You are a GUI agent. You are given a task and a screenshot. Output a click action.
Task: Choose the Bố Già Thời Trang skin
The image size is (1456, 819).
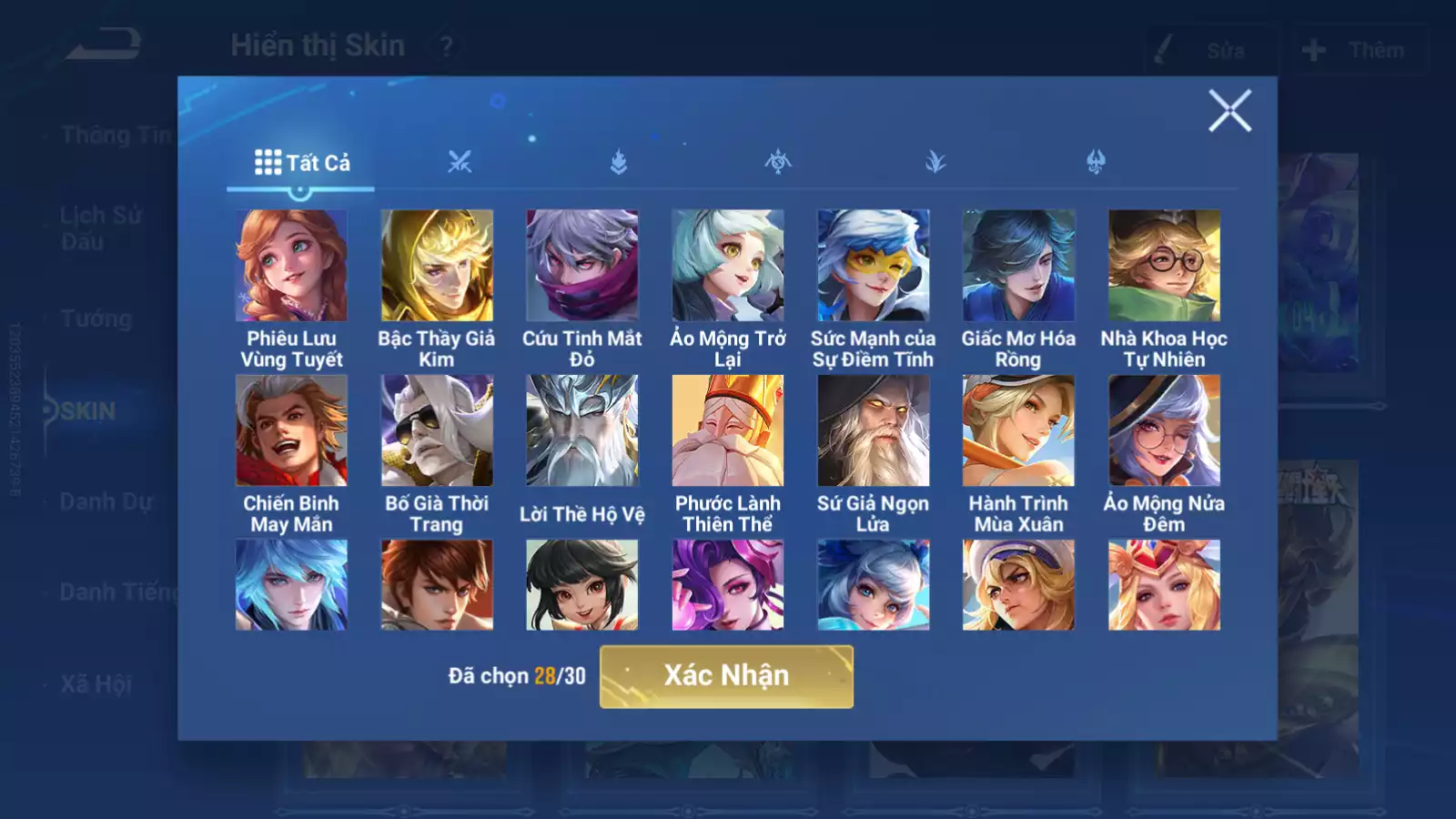pyautogui.click(x=437, y=430)
